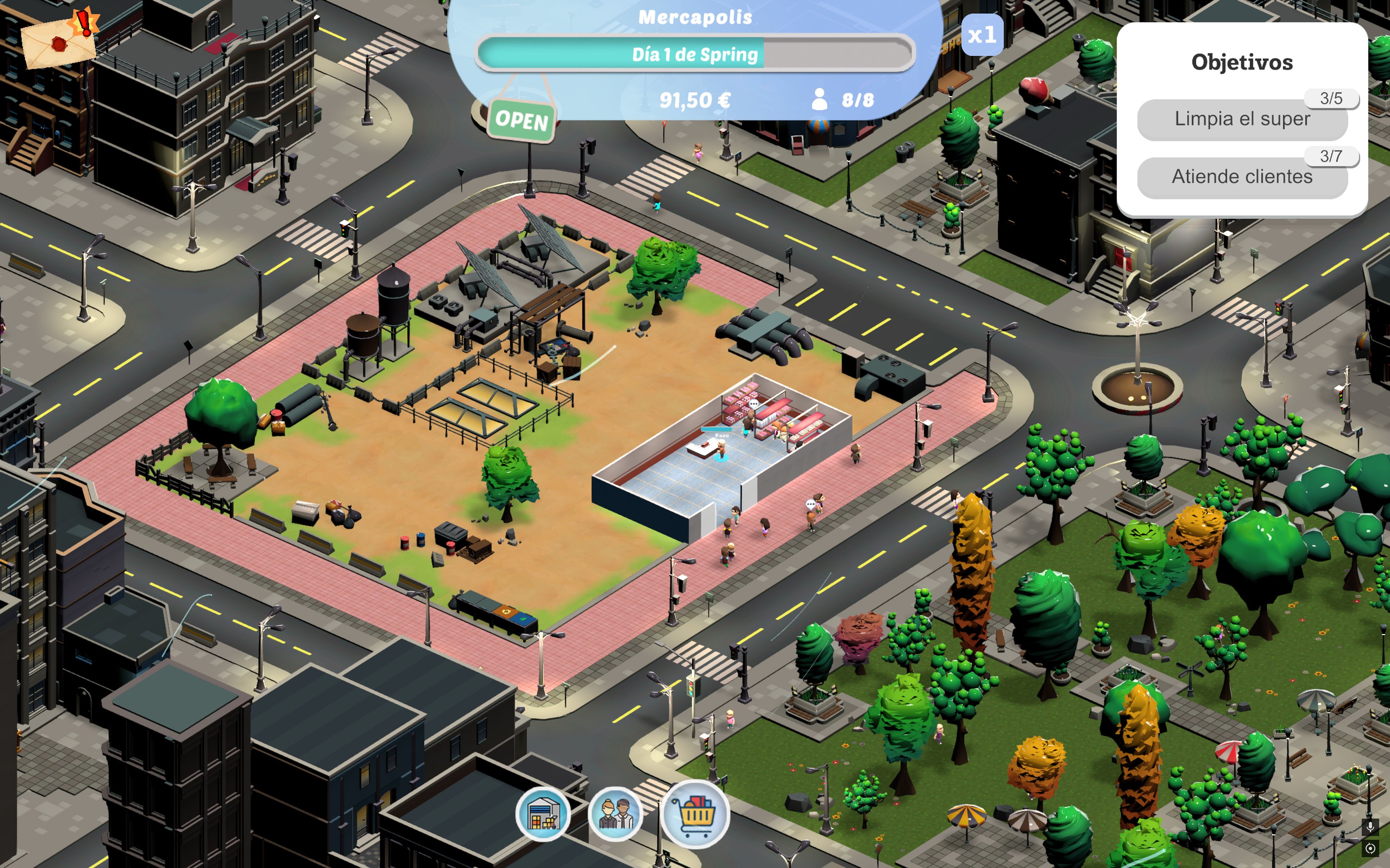
Task: Select the Limpia el super objective
Action: coord(1242,119)
